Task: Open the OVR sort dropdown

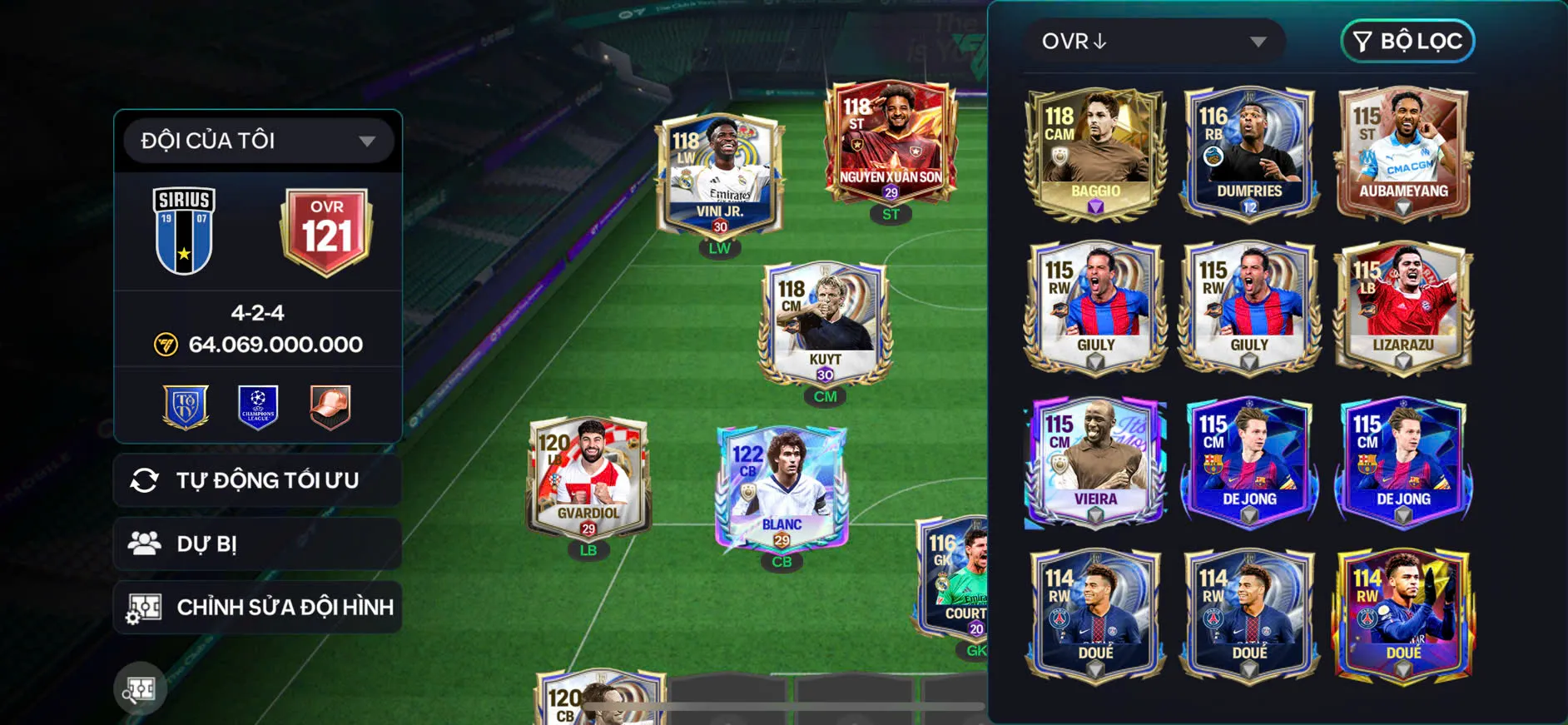Action: click(1154, 42)
